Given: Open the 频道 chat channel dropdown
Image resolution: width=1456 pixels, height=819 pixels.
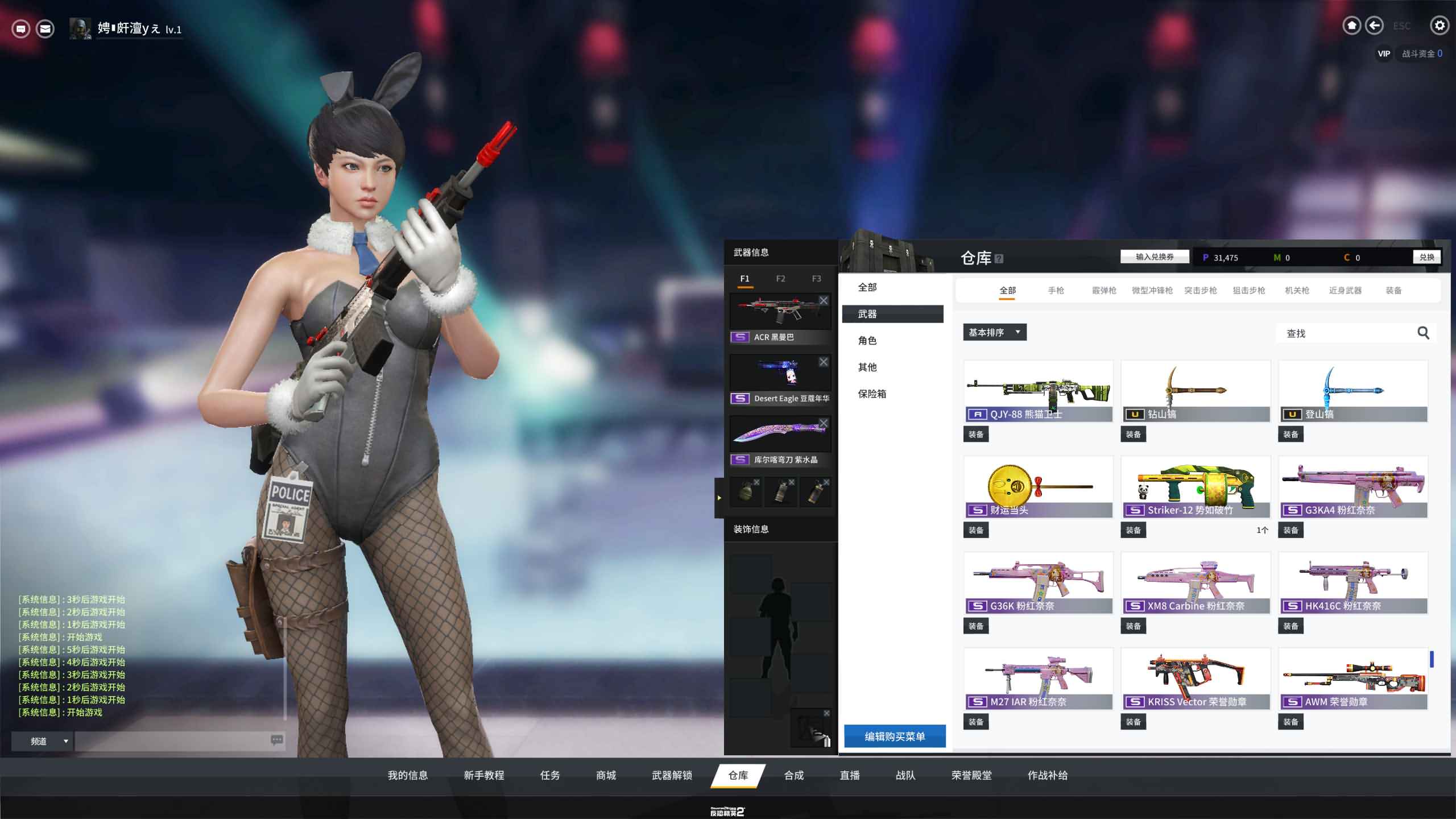Looking at the screenshot, I should [43, 741].
